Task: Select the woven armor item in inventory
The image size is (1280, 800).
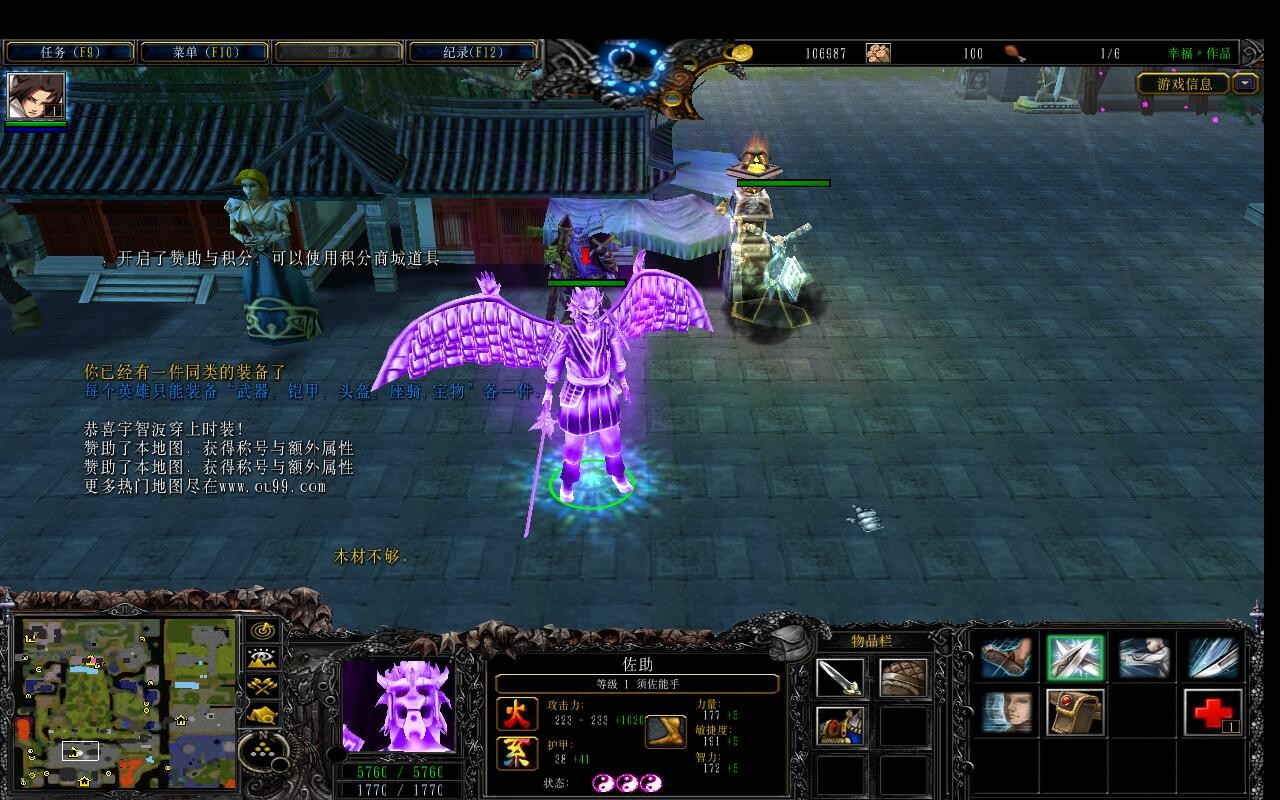Action: (903, 678)
